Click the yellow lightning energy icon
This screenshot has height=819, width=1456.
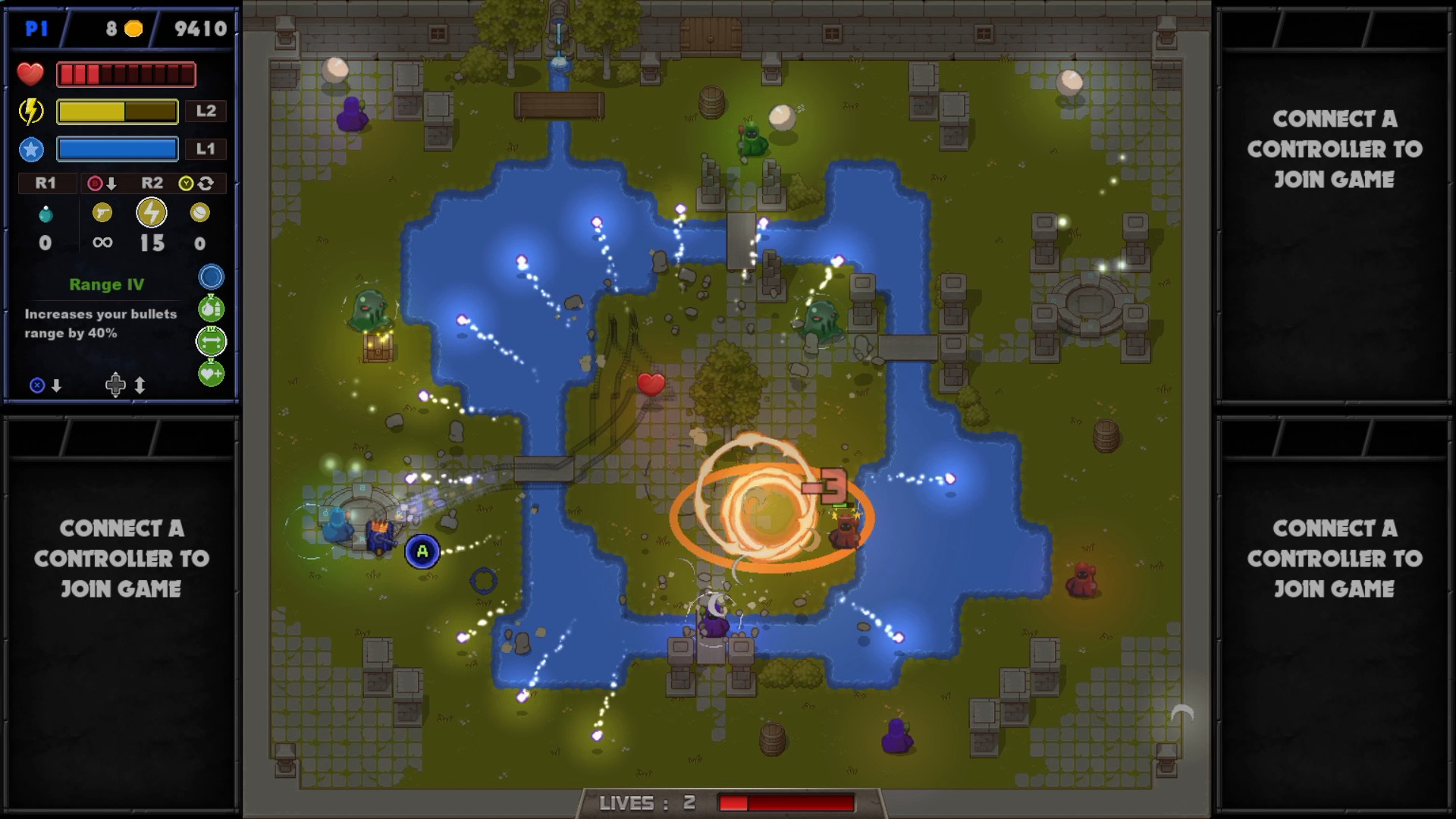click(x=31, y=111)
